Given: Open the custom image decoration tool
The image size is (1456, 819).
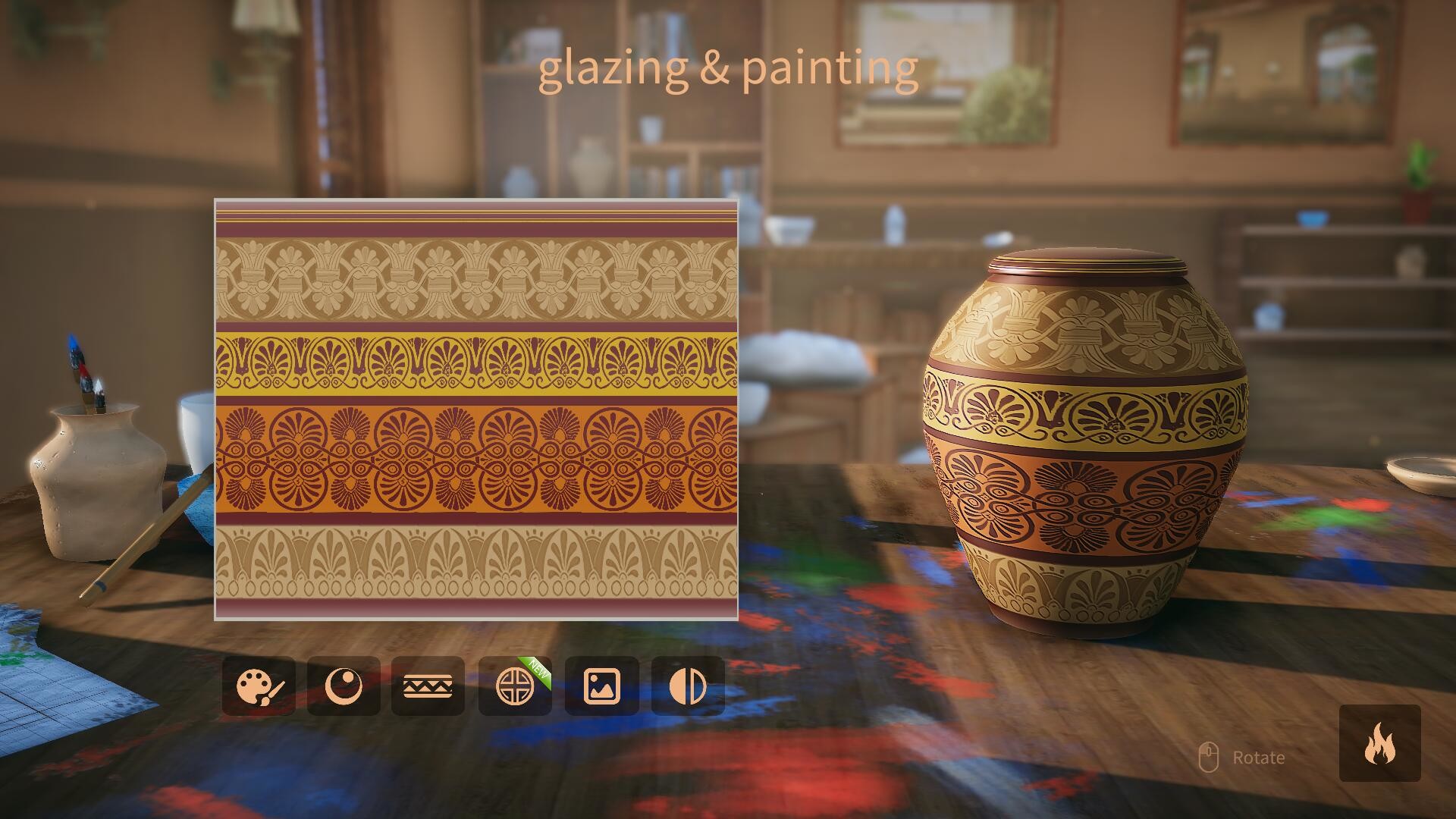Looking at the screenshot, I should click(x=601, y=687).
